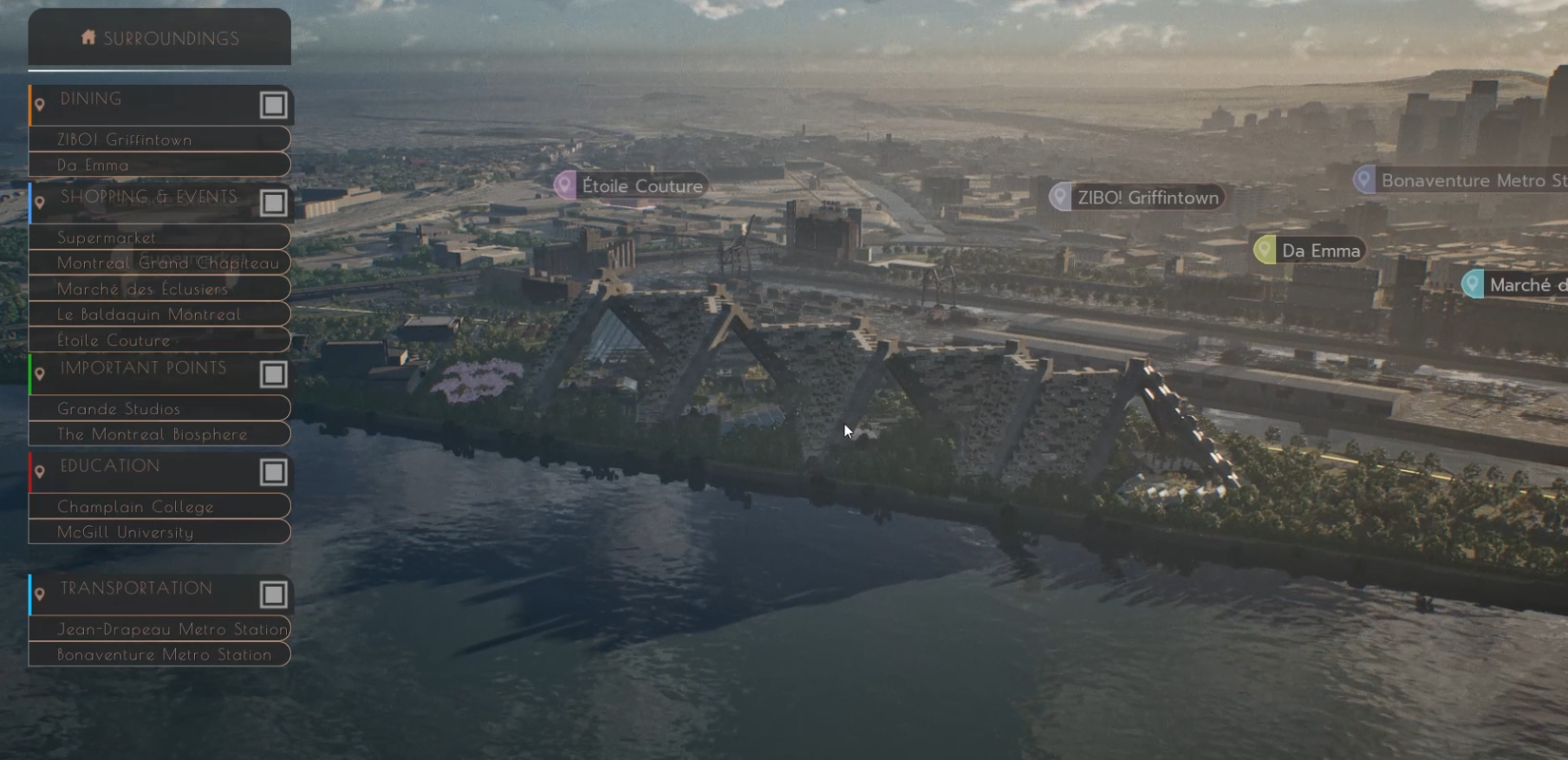Toggle the Transportation category checkbox
Image resolution: width=1568 pixels, height=760 pixels.
273,594
